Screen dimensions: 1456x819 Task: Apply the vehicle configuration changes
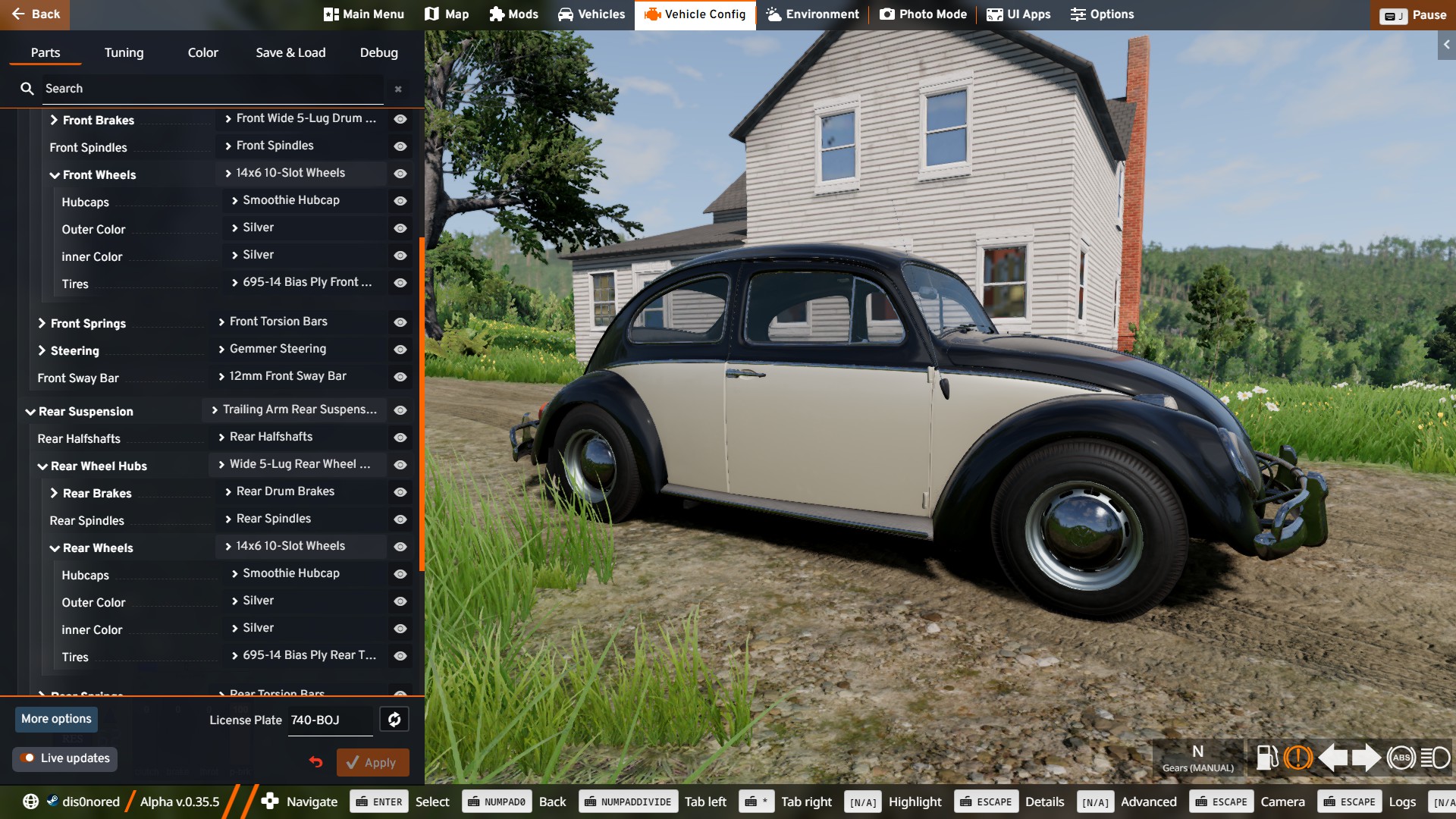372,763
